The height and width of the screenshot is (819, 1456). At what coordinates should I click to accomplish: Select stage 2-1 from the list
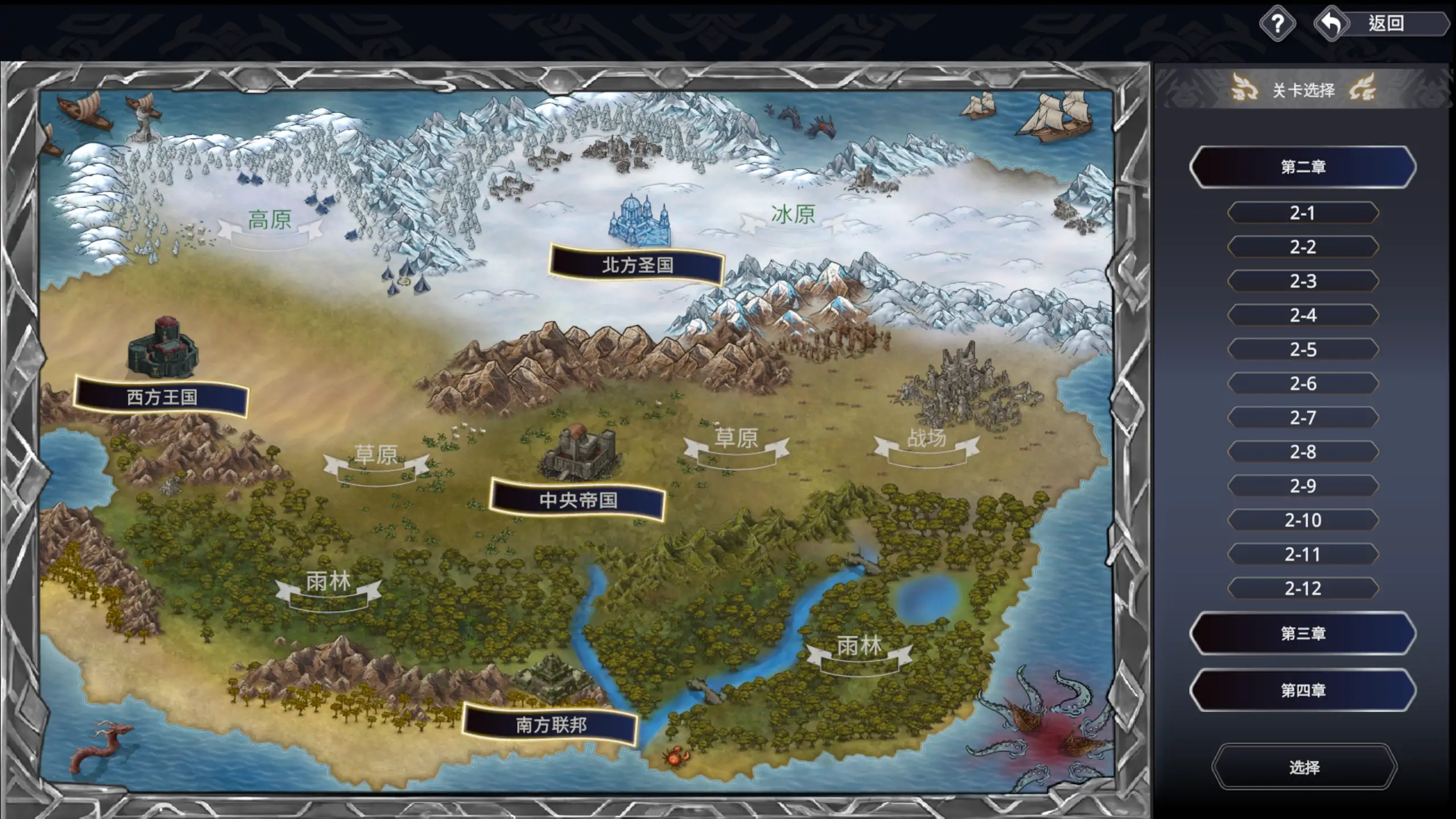1305,212
